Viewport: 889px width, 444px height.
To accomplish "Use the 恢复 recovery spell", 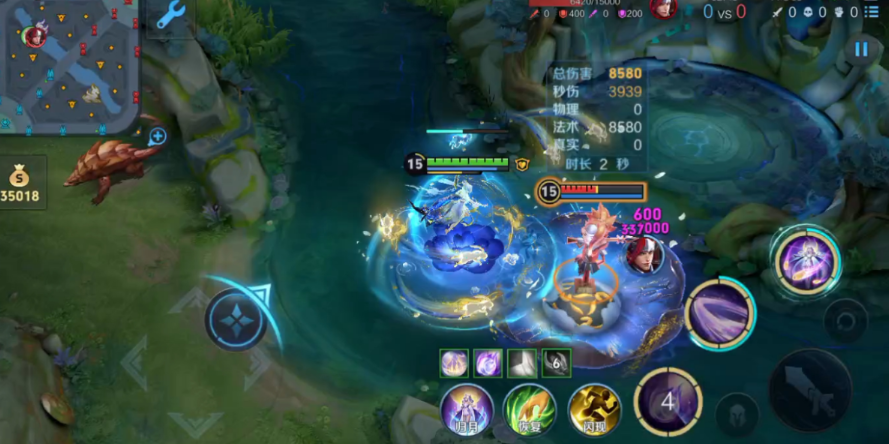I will click(530, 410).
